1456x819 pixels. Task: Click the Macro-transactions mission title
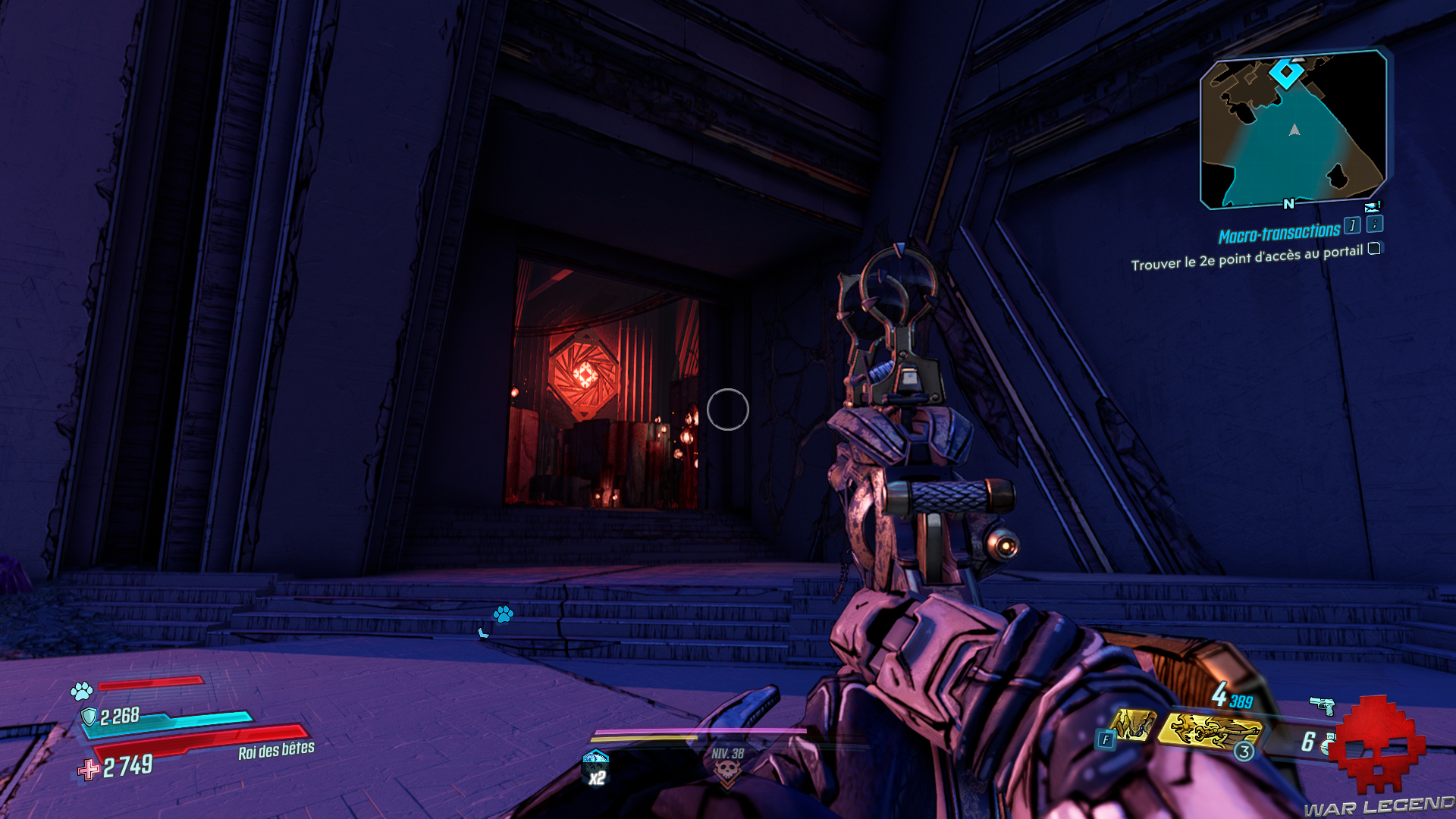[x=1281, y=233]
